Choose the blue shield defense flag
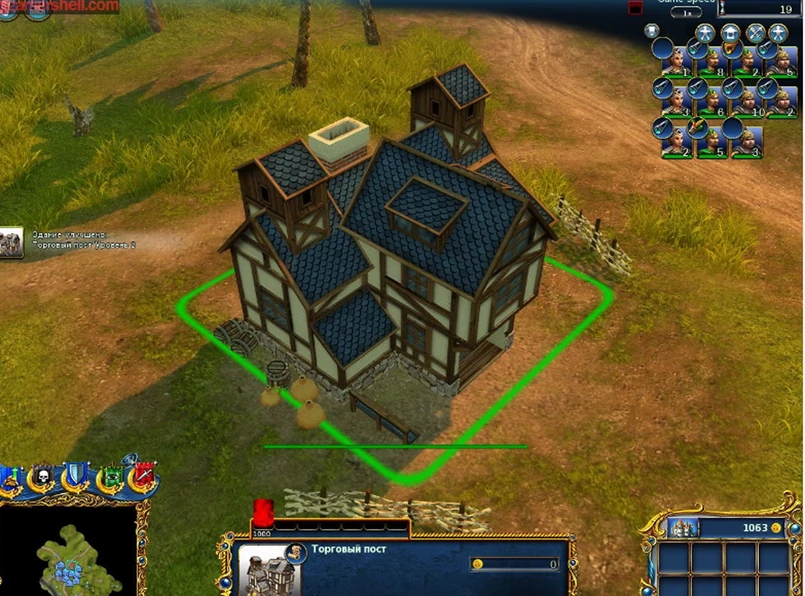 76,479
